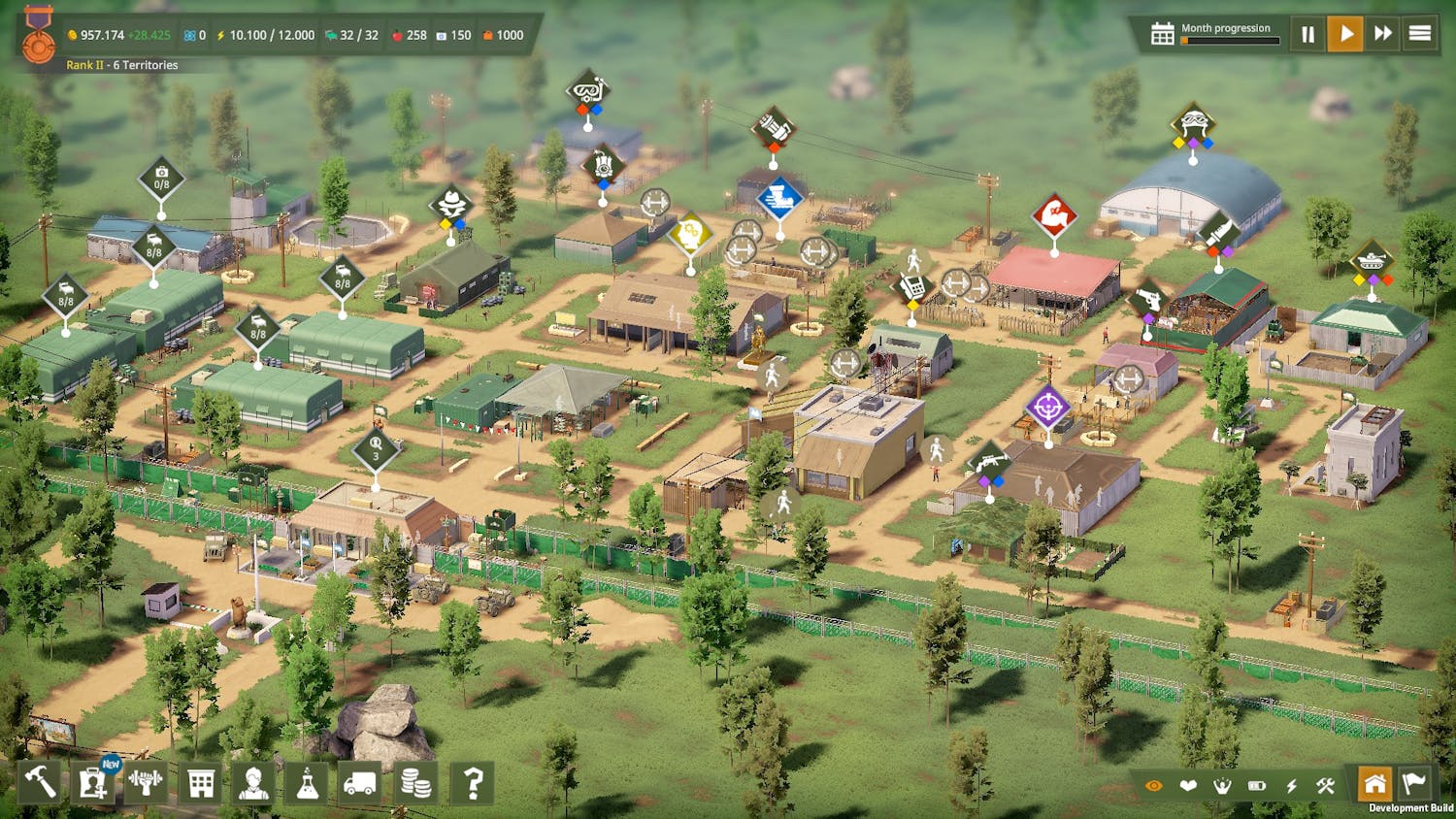Switch to the home base view

[x=1374, y=784]
